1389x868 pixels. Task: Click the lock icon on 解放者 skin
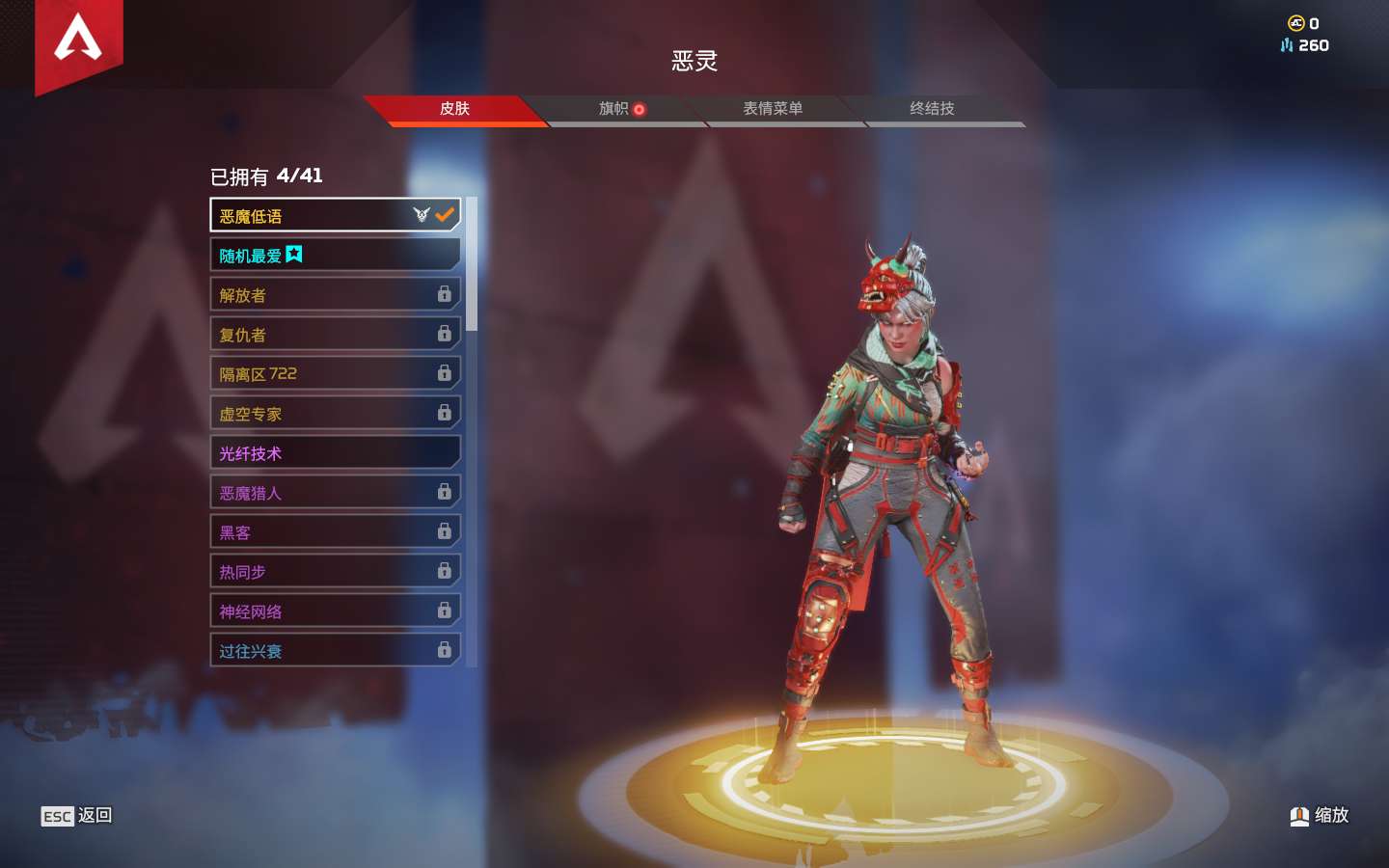tap(444, 294)
